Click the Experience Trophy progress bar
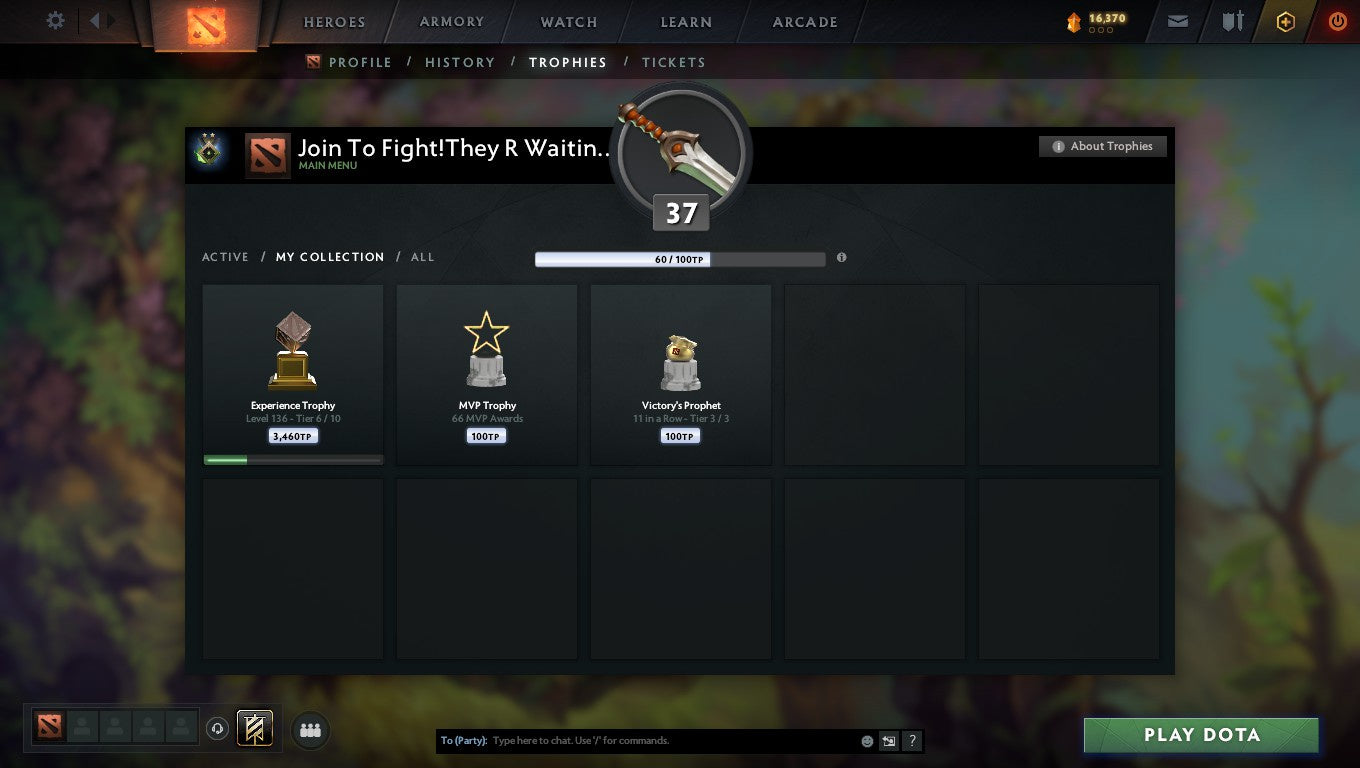This screenshot has width=1360, height=768. (x=292, y=459)
